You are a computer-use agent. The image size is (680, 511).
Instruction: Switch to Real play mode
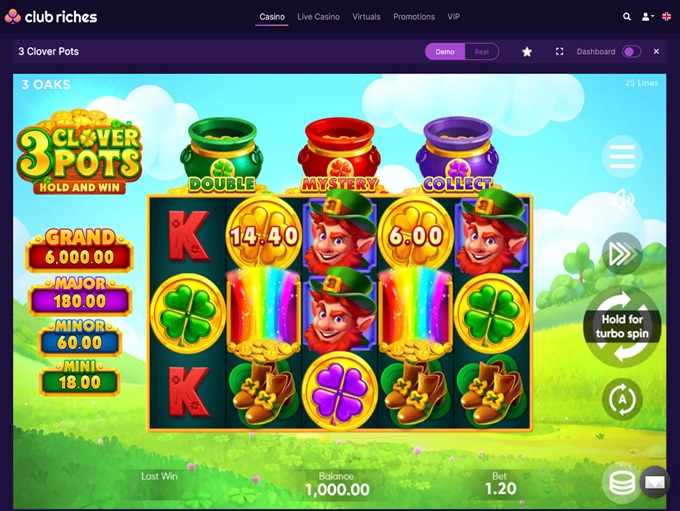[481, 52]
